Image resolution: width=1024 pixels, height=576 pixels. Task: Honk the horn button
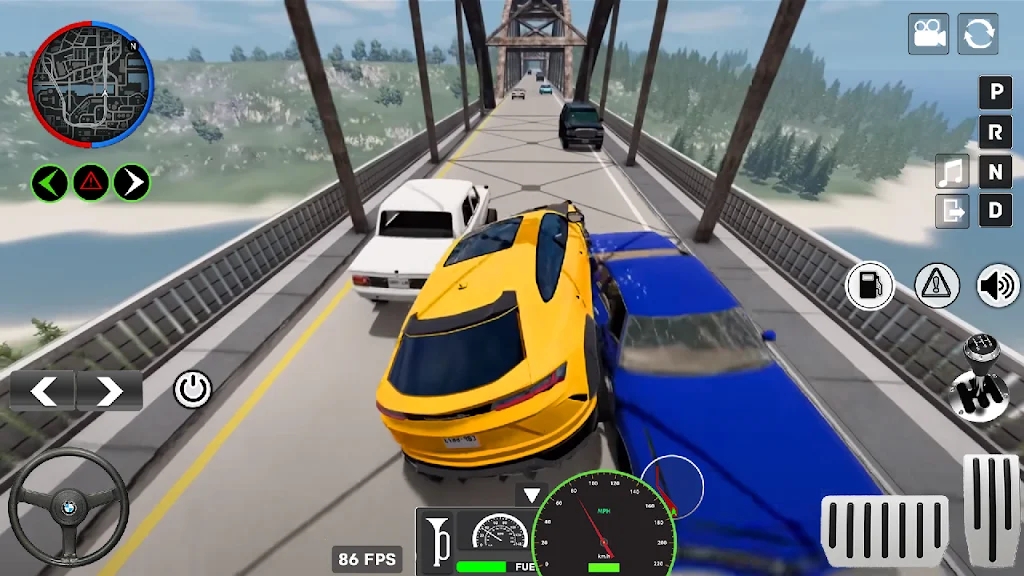tap(435, 542)
